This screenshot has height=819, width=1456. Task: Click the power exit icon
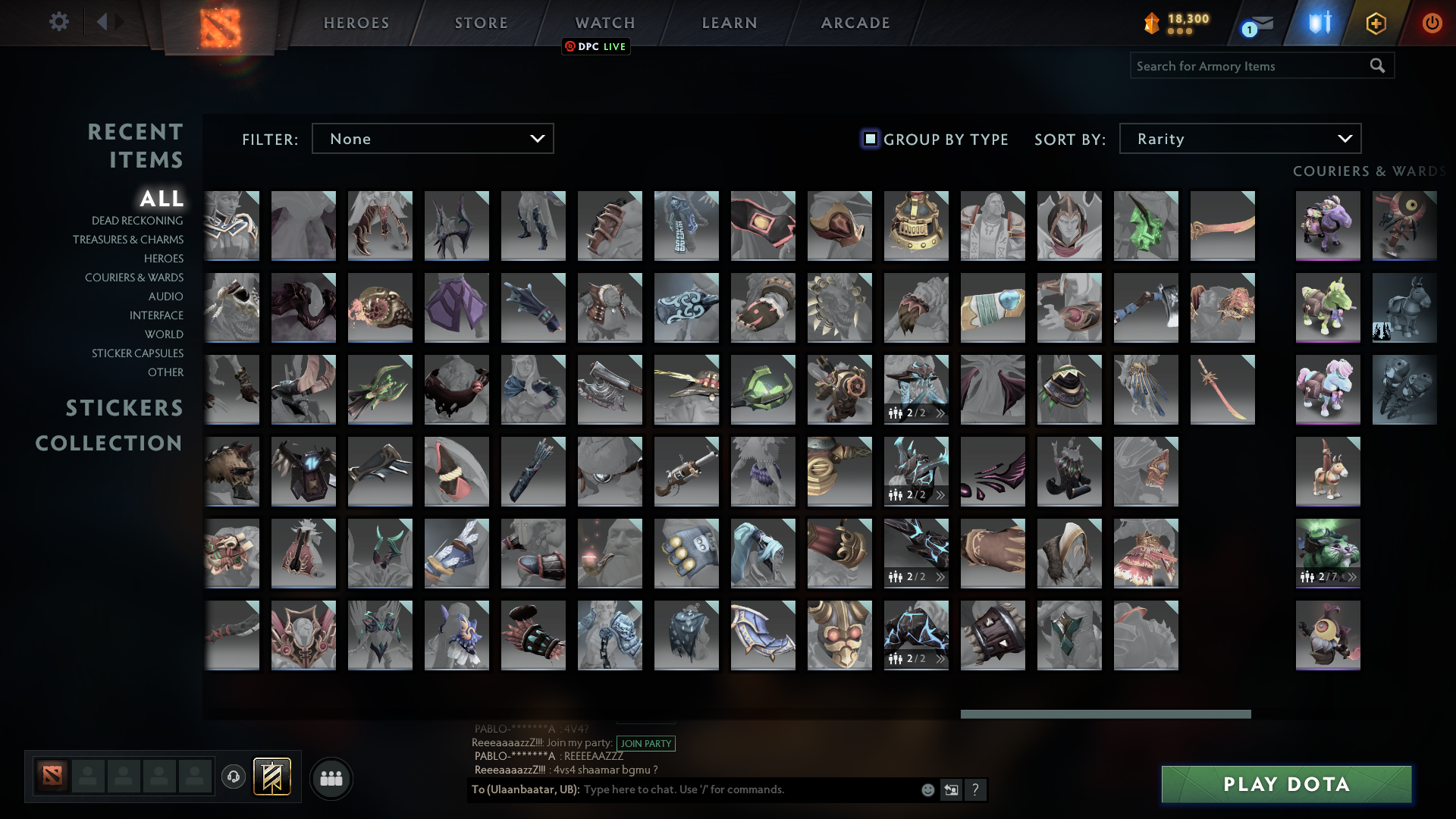pos(1432,22)
